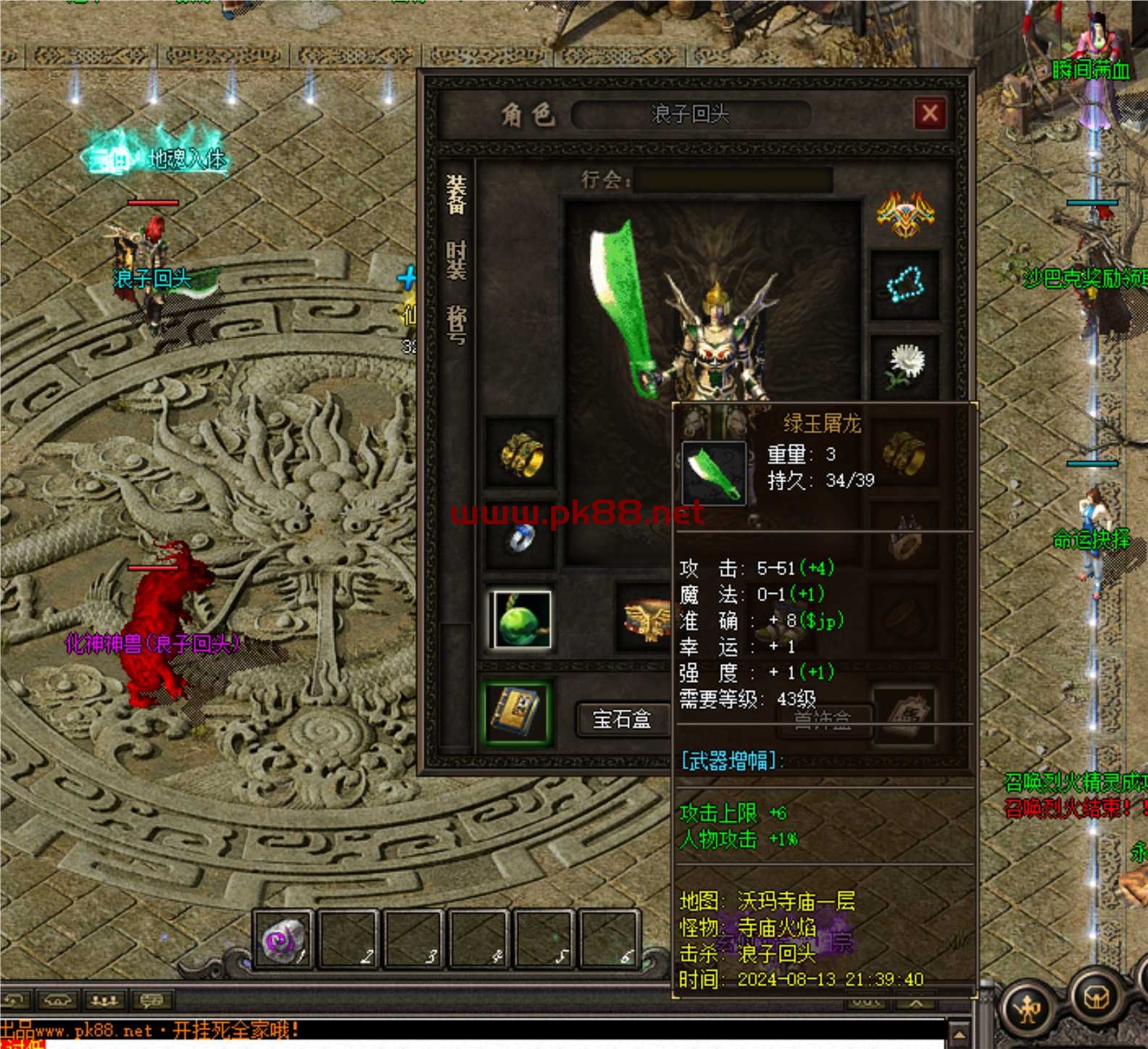This screenshot has width=1148, height=1049.
Task: Open the 宝石盒 gem box
Action: 621,718
